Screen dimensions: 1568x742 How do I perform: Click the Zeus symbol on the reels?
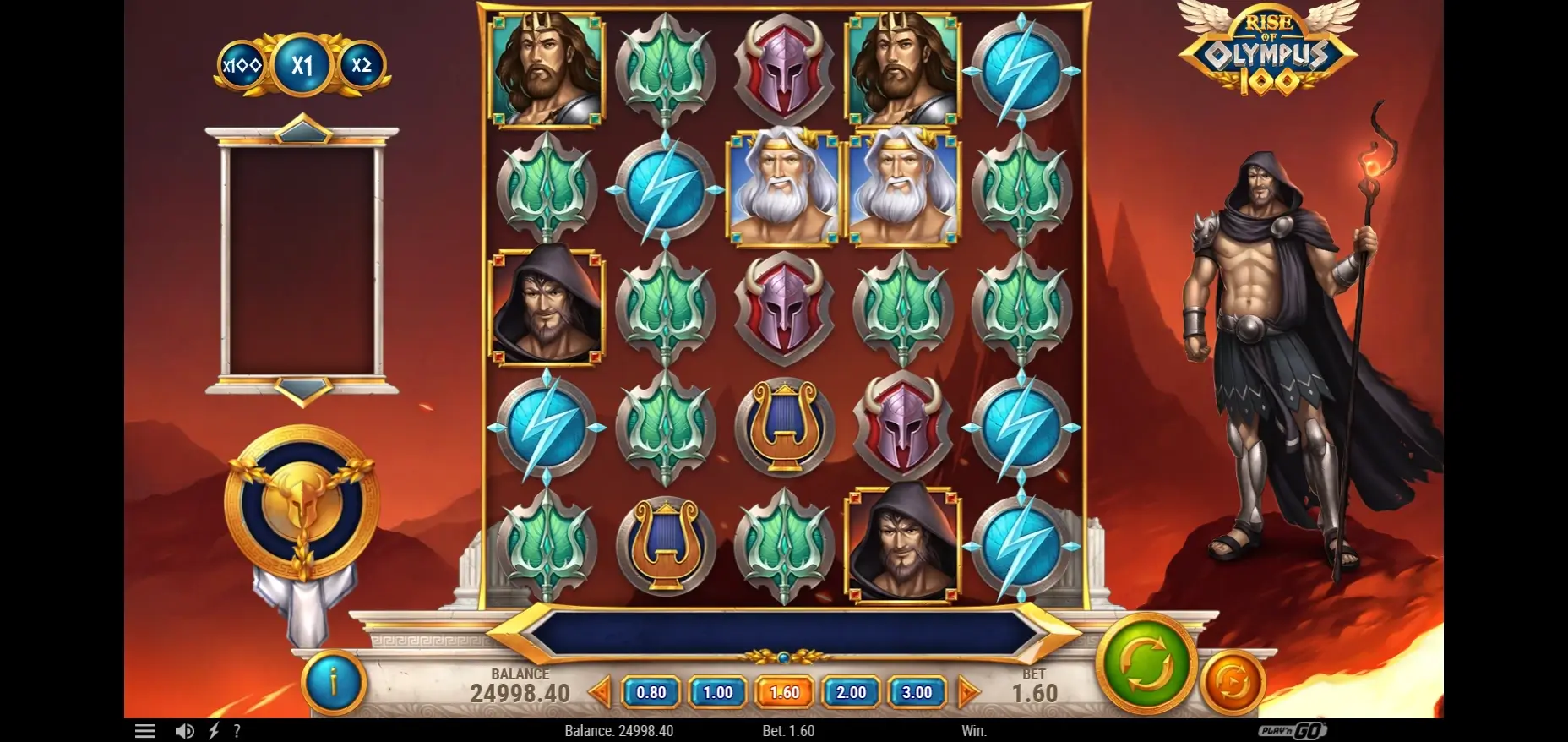(x=781, y=188)
